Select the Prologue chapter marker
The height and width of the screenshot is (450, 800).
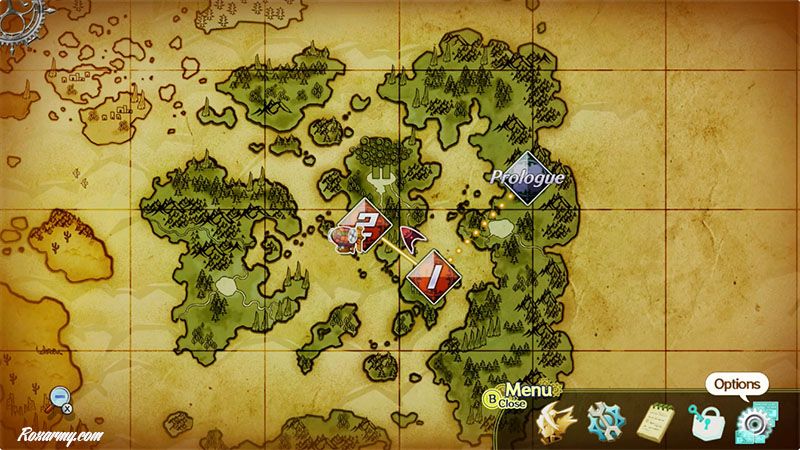tap(527, 178)
